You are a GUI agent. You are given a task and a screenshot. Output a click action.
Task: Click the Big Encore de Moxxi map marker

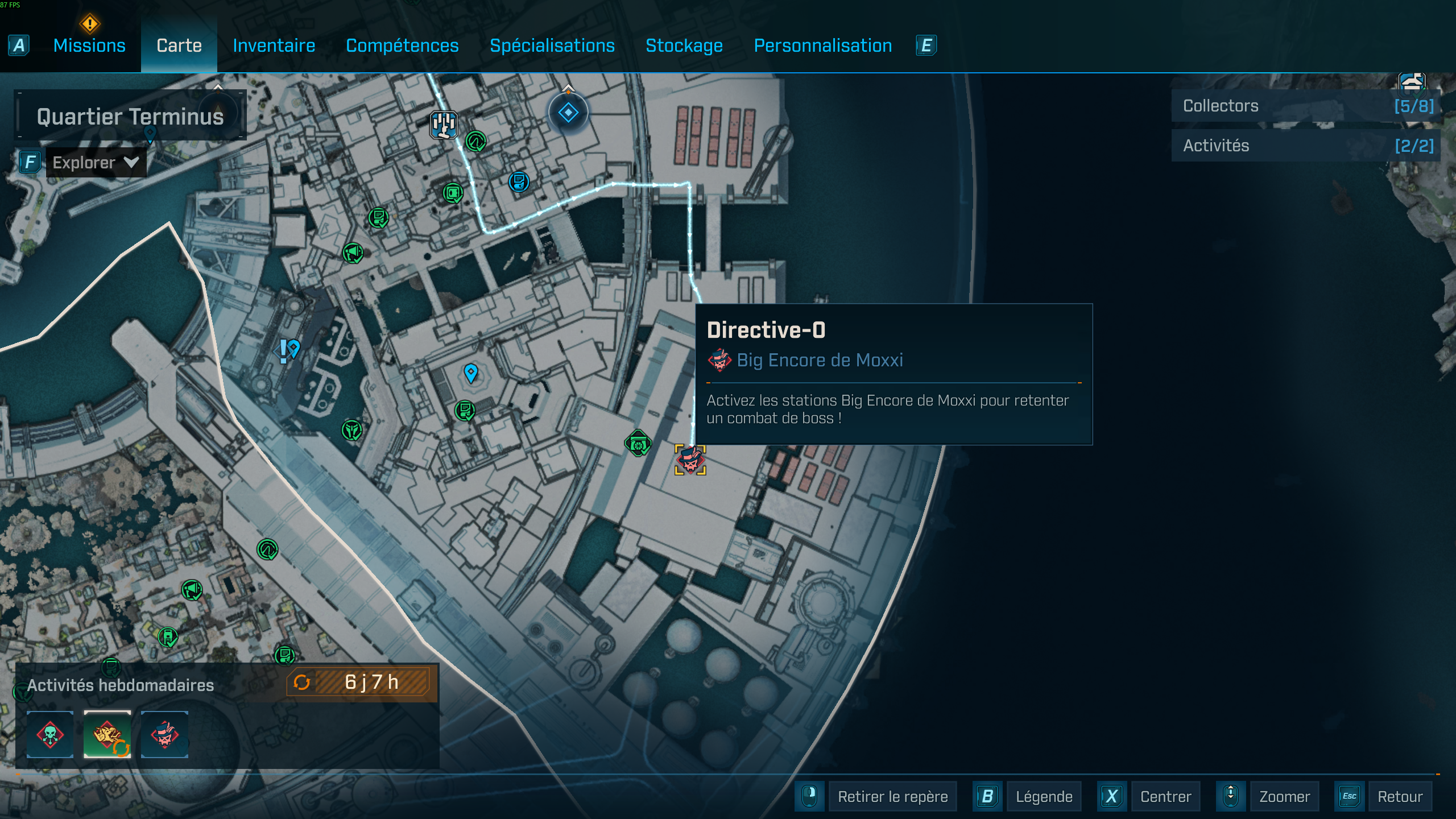coord(690,460)
